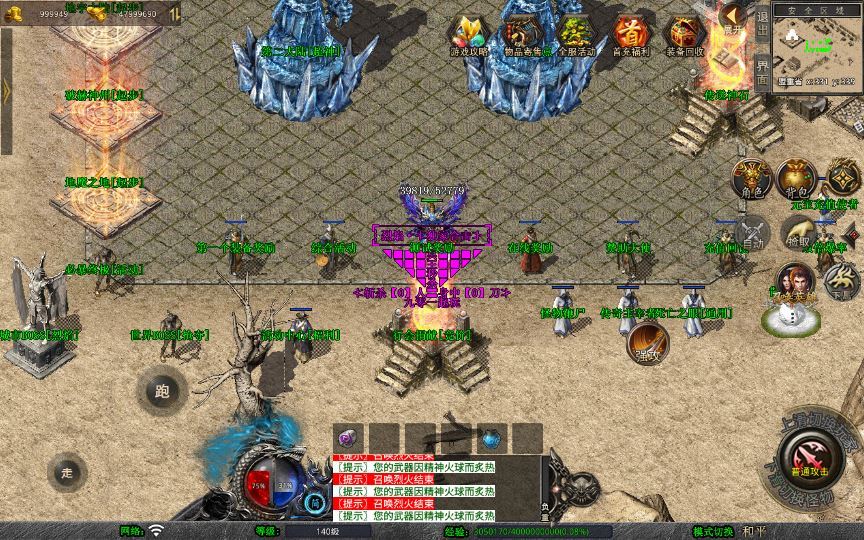Click the 界面 interface button
This screenshot has height=540, width=864.
pyautogui.click(x=762, y=70)
